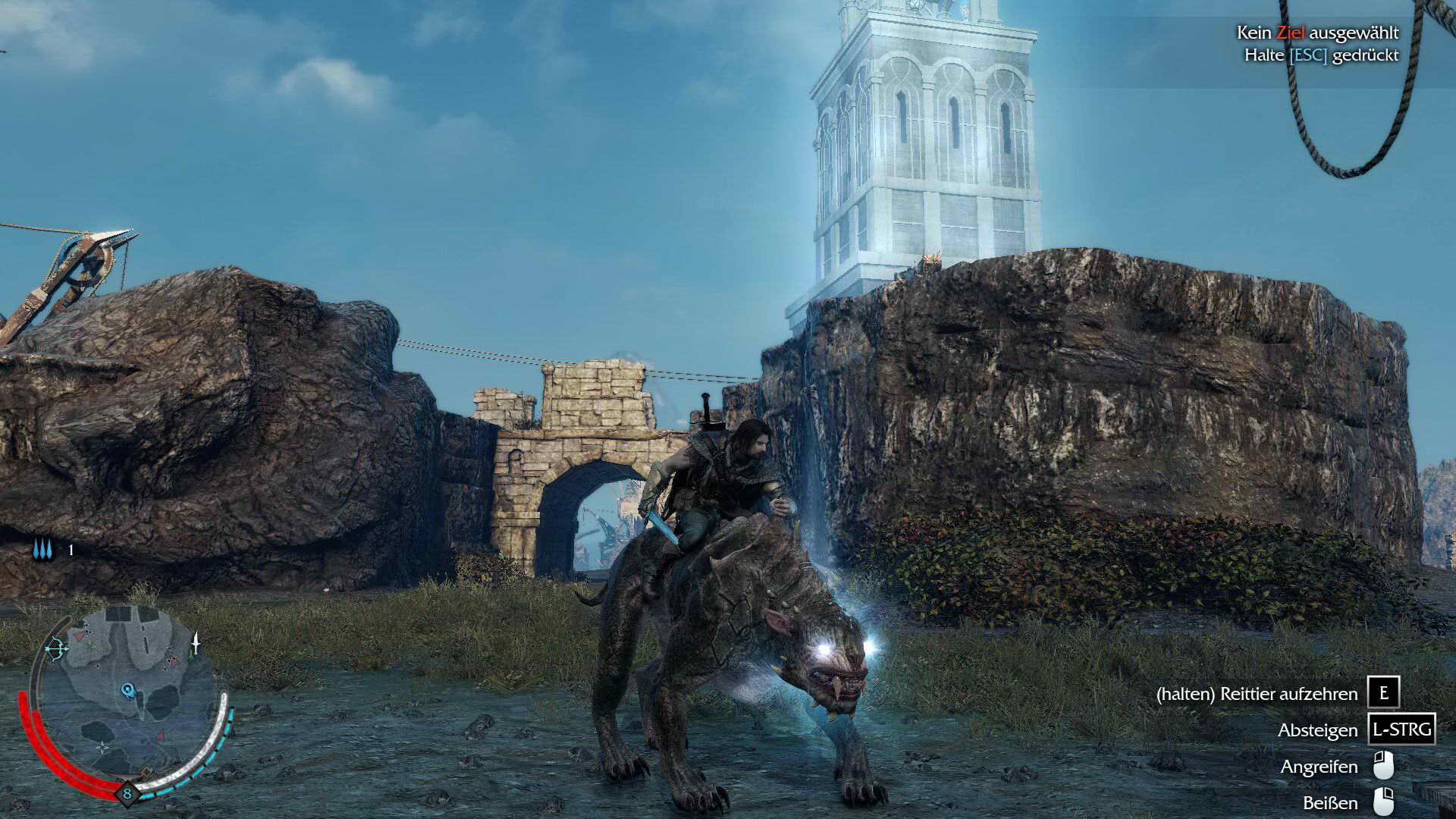Image resolution: width=1456 pixels, height=819 pixels.
Task: Select the blue player marker on the minimap
Action: 127,690
